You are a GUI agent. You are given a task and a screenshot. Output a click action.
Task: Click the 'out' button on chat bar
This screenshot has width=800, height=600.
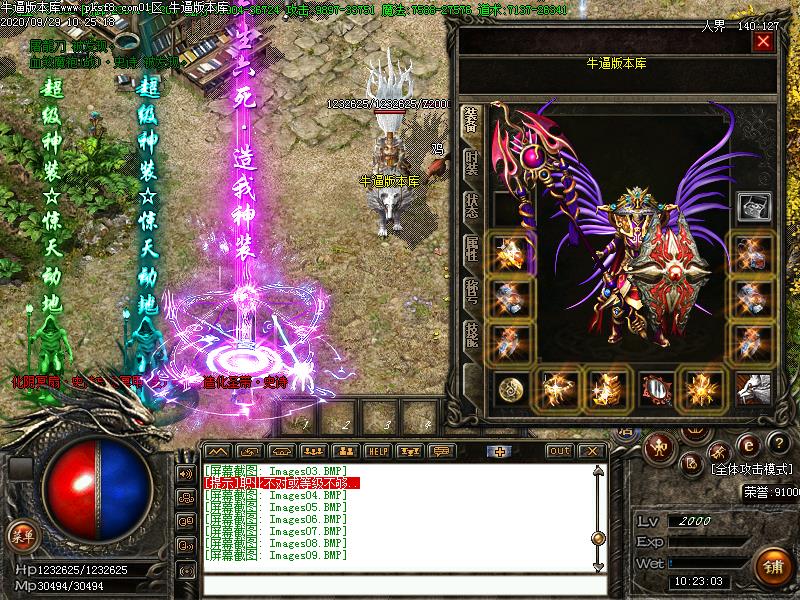pyautogui.click(x=560, y=451)
